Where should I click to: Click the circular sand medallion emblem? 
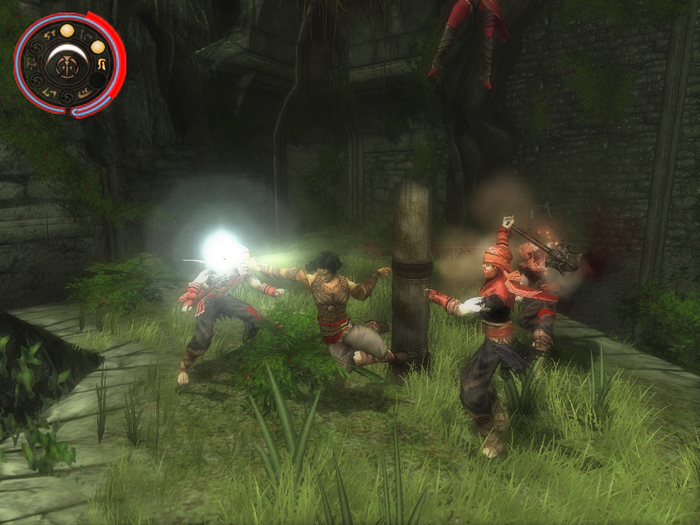point(69,63)
